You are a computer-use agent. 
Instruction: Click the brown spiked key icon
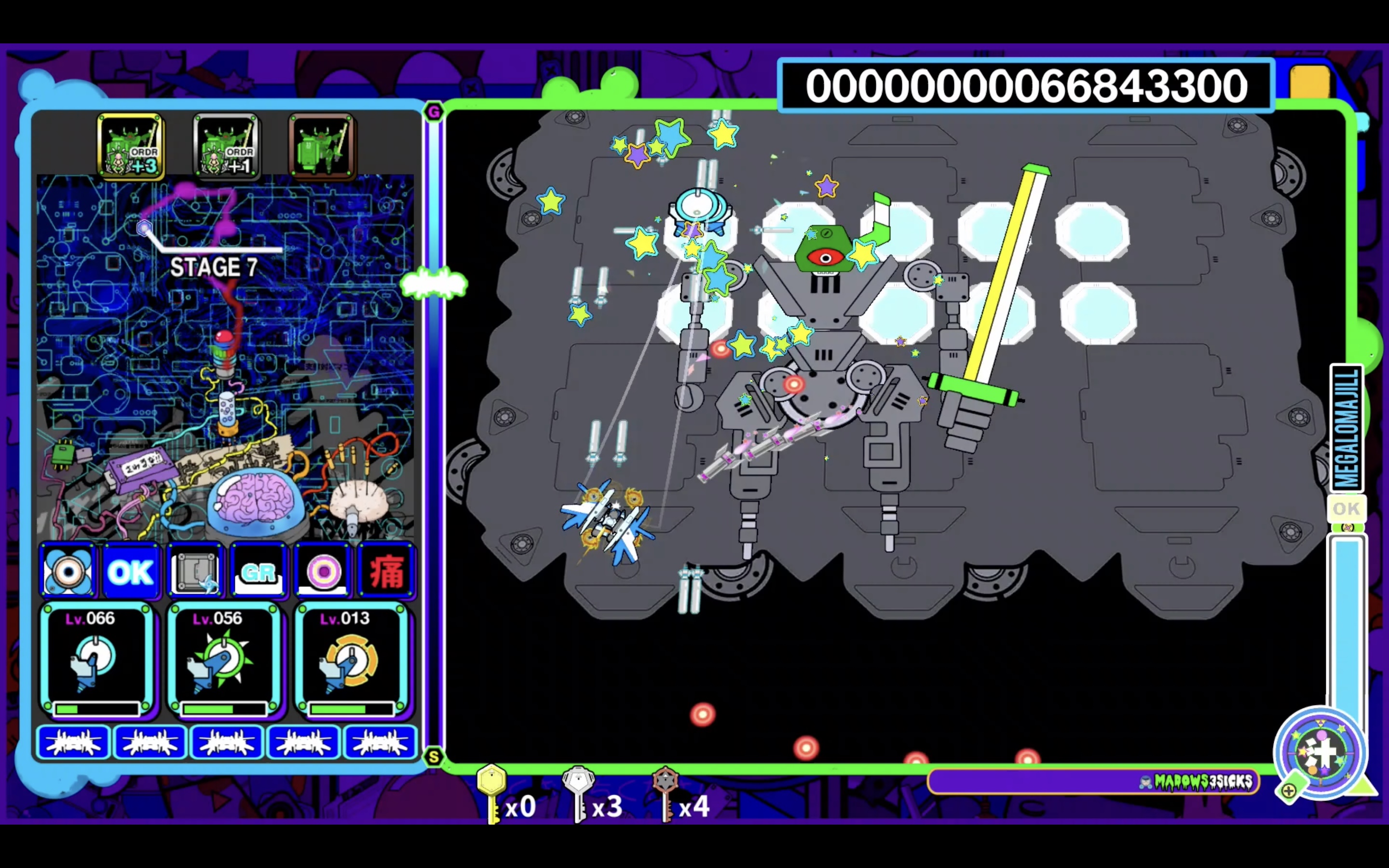(666, 793)
